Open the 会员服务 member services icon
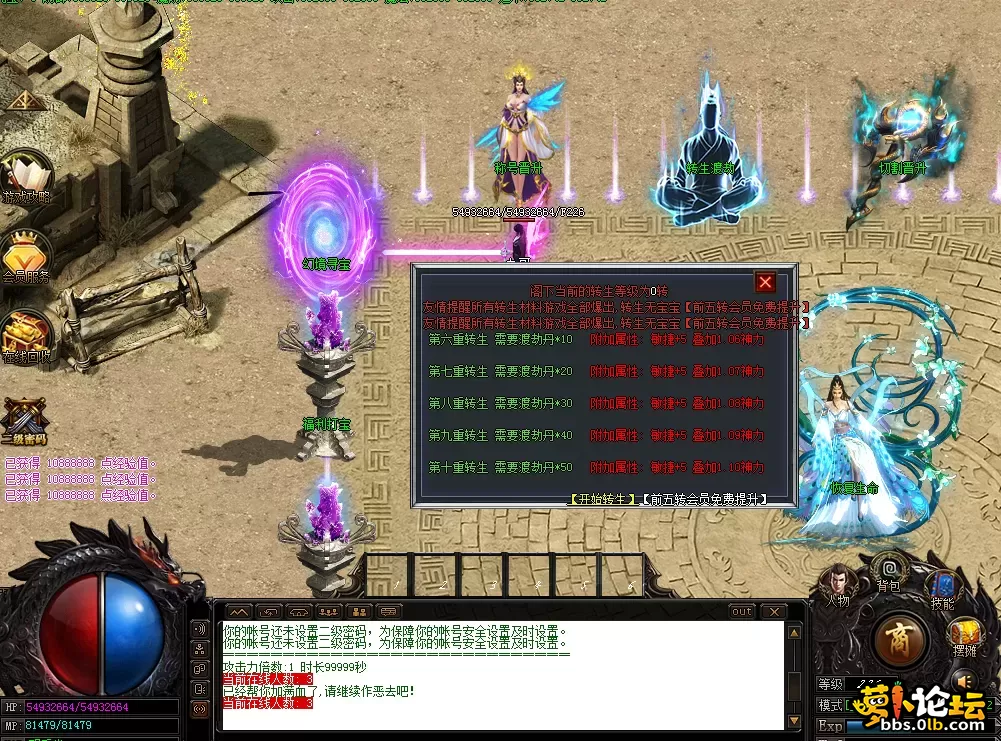 click(x=26, y=255)
